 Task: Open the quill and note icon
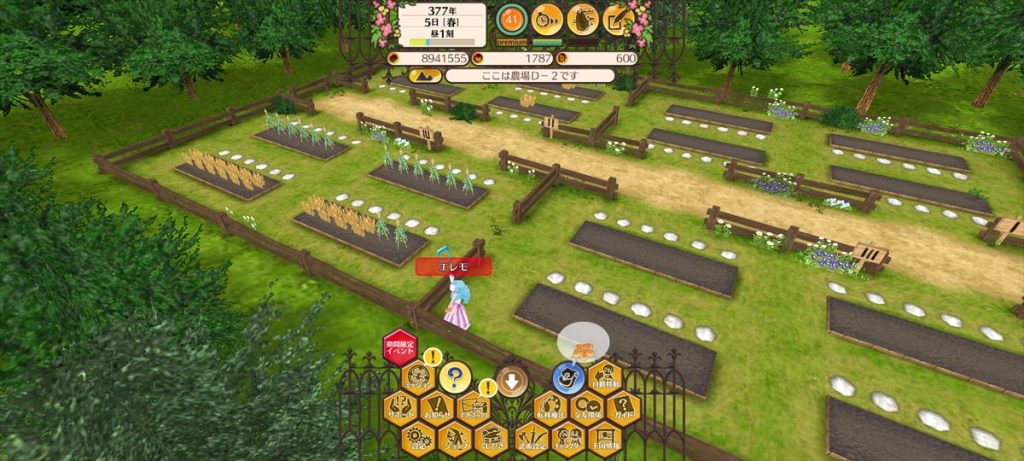click(x=617, y=18)
